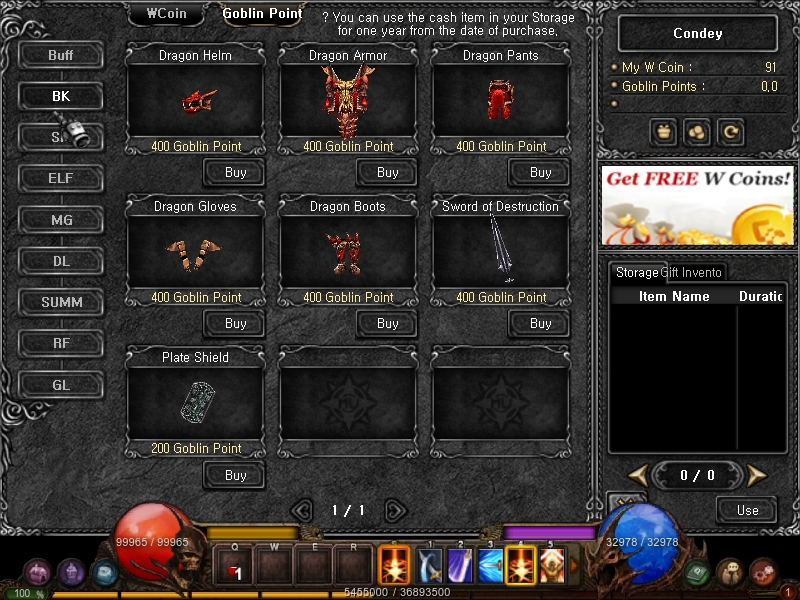Screen dimensions: 800x600
Task: Purchase the Plate Shield
Action: (x=235, y=475)
